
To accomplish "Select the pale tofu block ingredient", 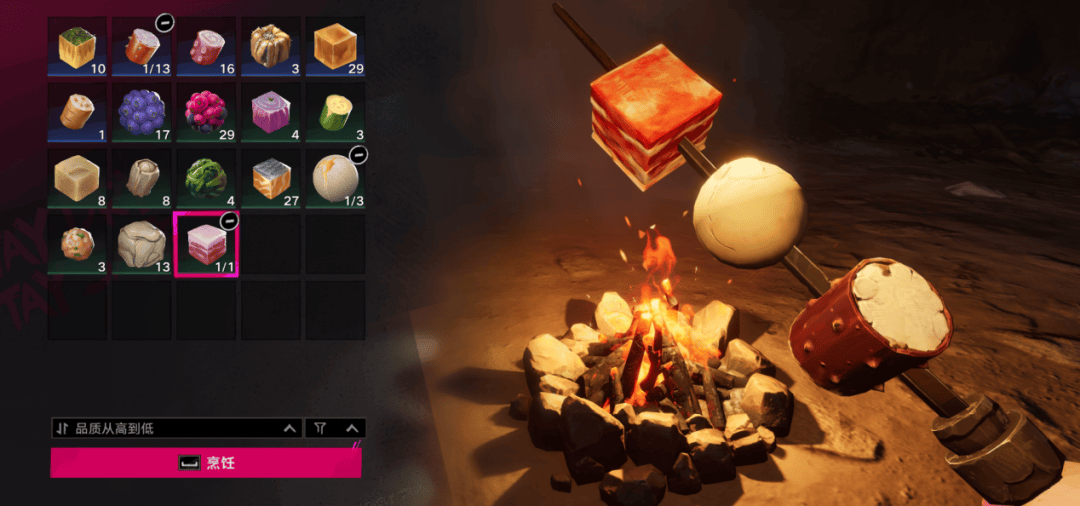I will click(x=77, y=177).
